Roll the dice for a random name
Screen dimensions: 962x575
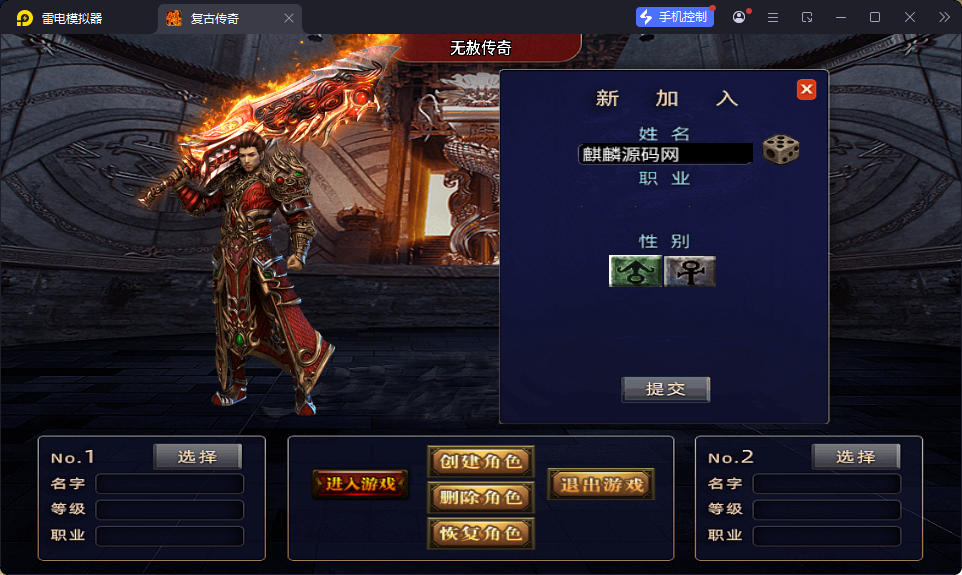click(781, 150)
